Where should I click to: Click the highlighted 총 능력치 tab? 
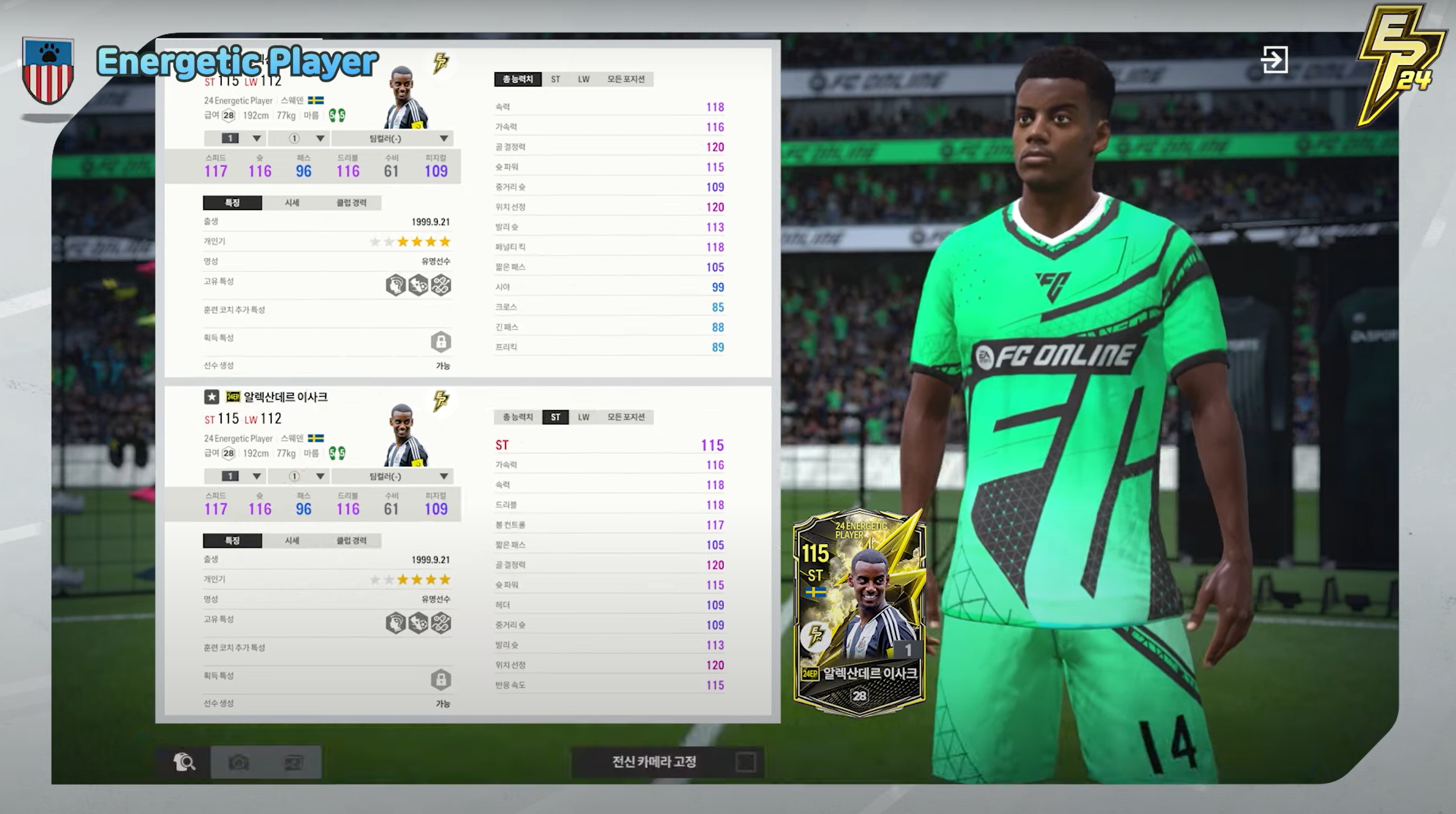pos(517,79)
